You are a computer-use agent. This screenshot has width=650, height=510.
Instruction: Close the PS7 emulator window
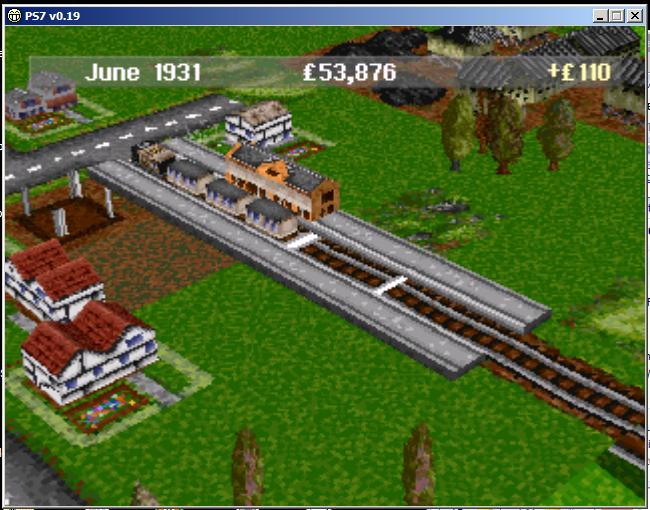coord(634,16)
